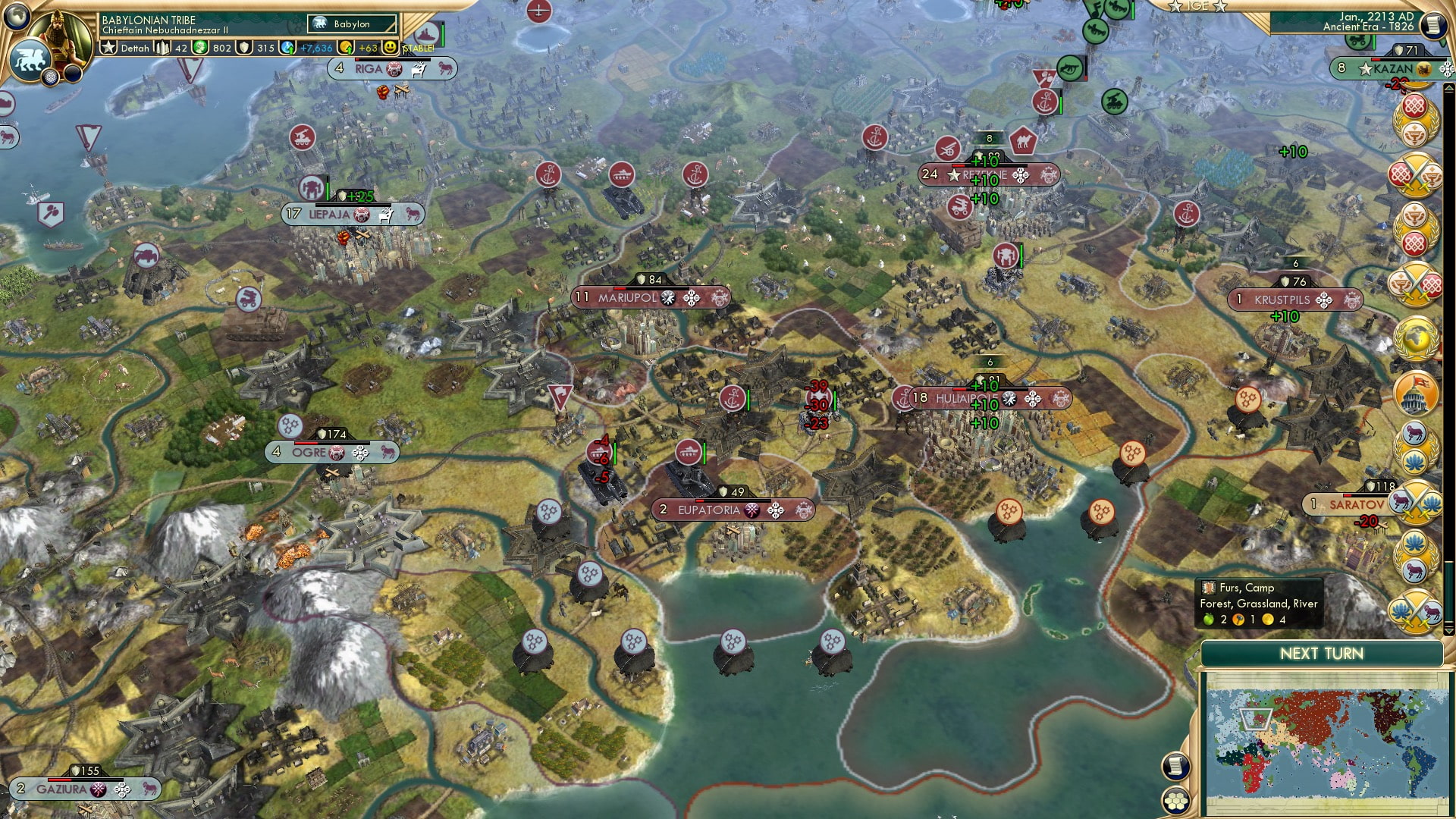Click the Babylonian lion civ emblem top left

click(x=32, y=57)
